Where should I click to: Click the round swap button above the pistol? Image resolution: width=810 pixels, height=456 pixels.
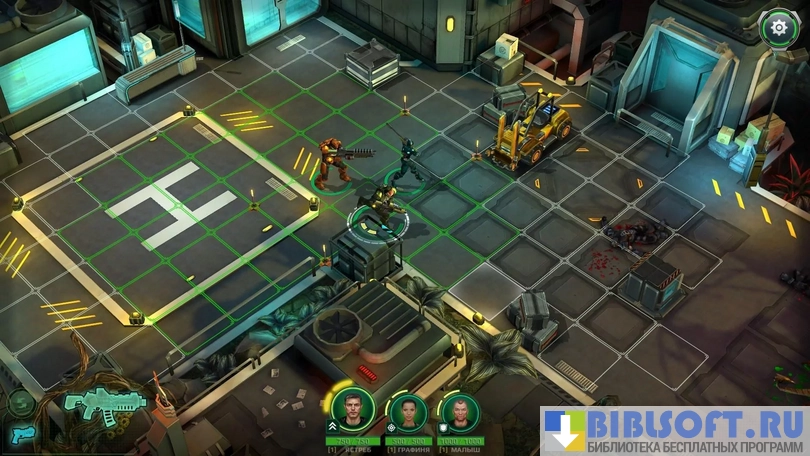click(x=20, y=403)
